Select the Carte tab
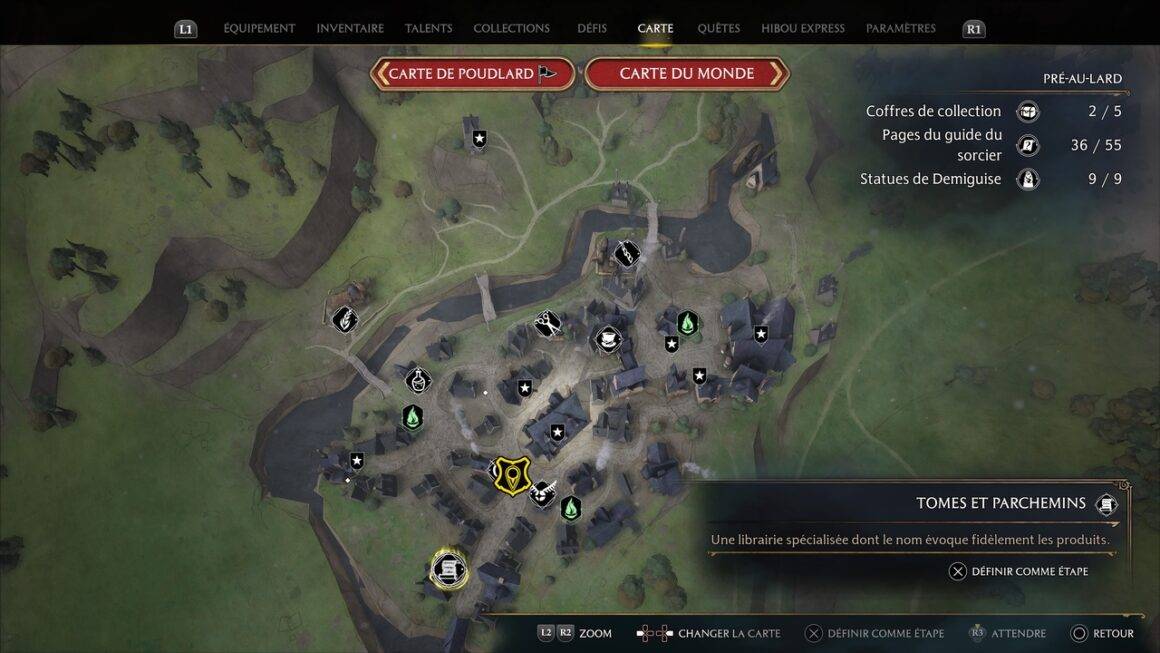The image size is (1160, 653). point(655,28)
